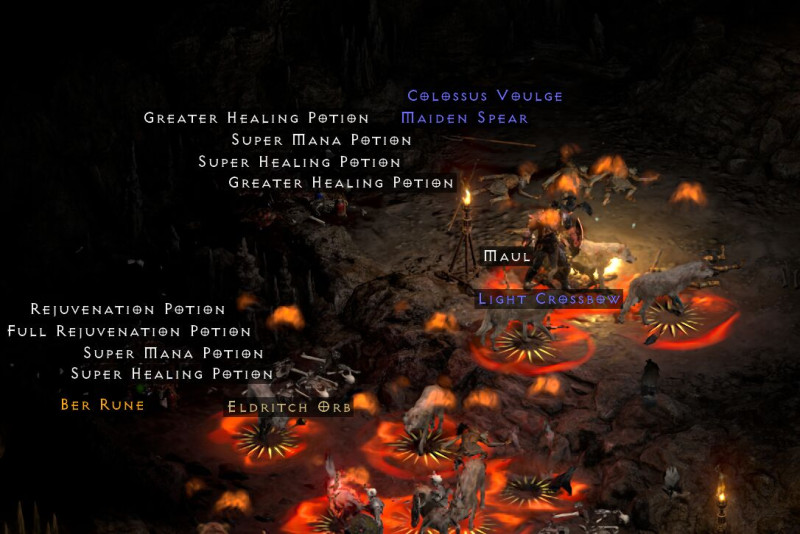
Task: Grab the Maiden Spear item label
Action: (464, 118)
